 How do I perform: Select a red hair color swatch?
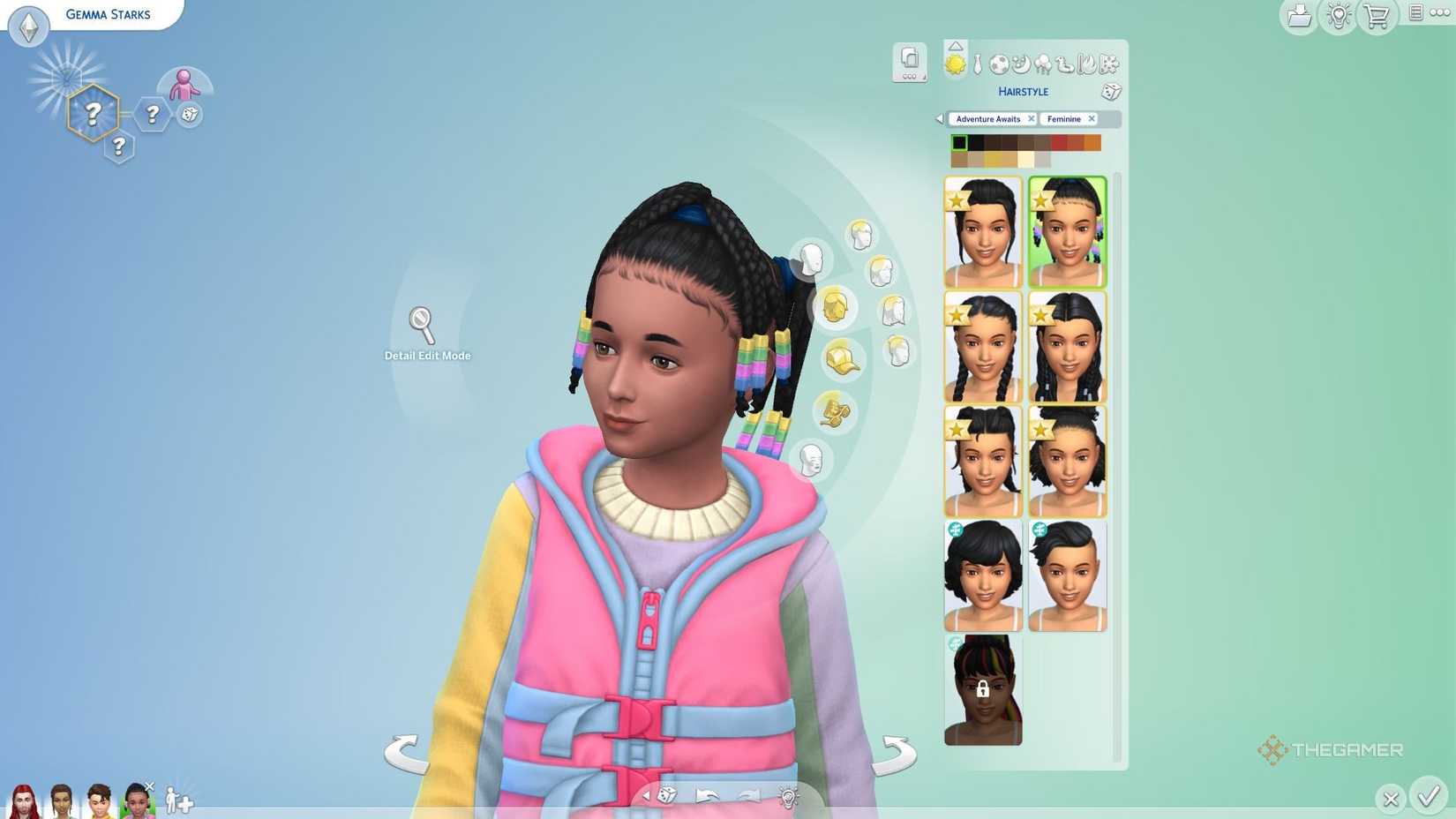pyautogui.click(x=1058, y=142)
